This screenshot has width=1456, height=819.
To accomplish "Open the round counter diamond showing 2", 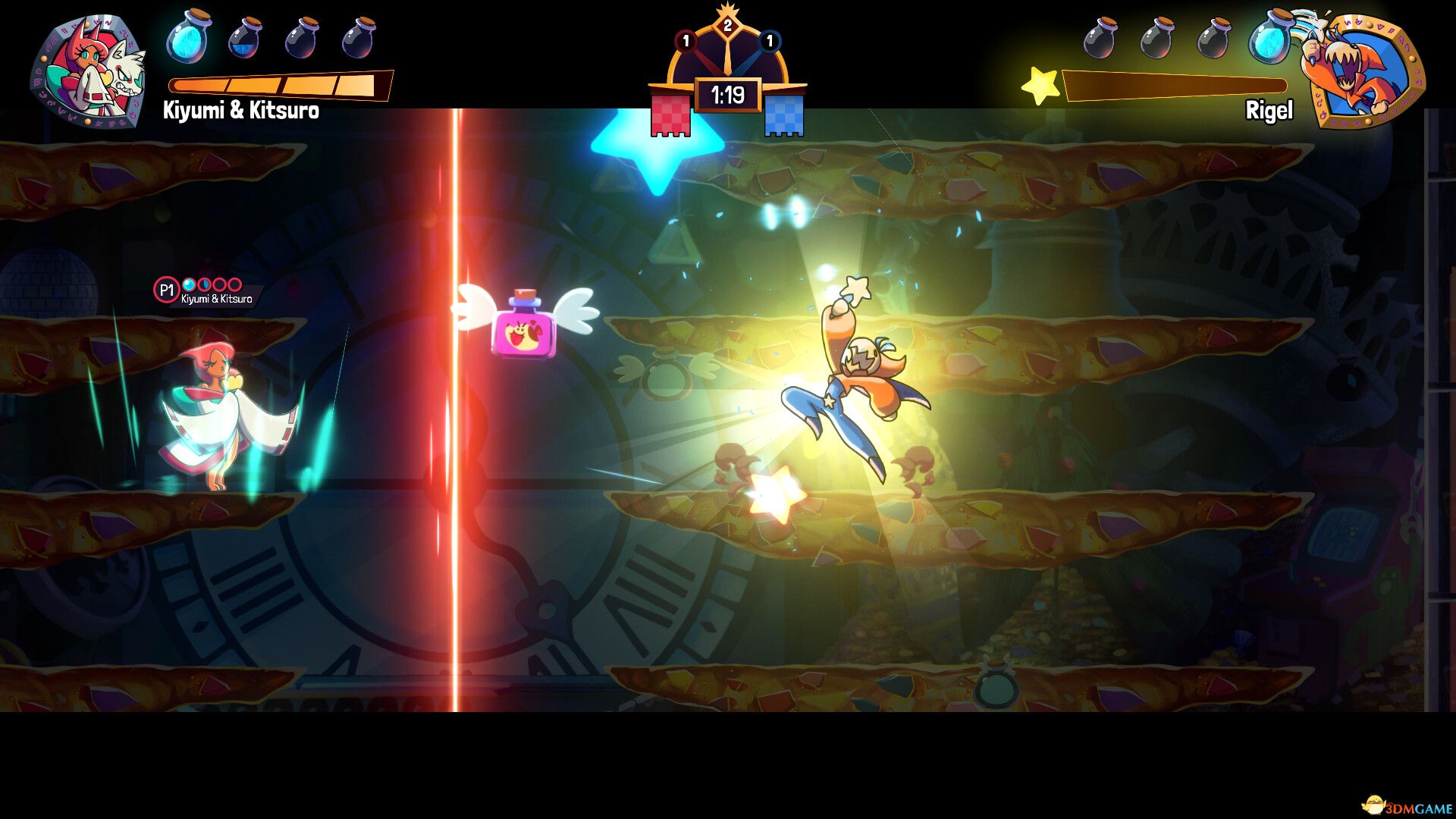I will [728, 27].
